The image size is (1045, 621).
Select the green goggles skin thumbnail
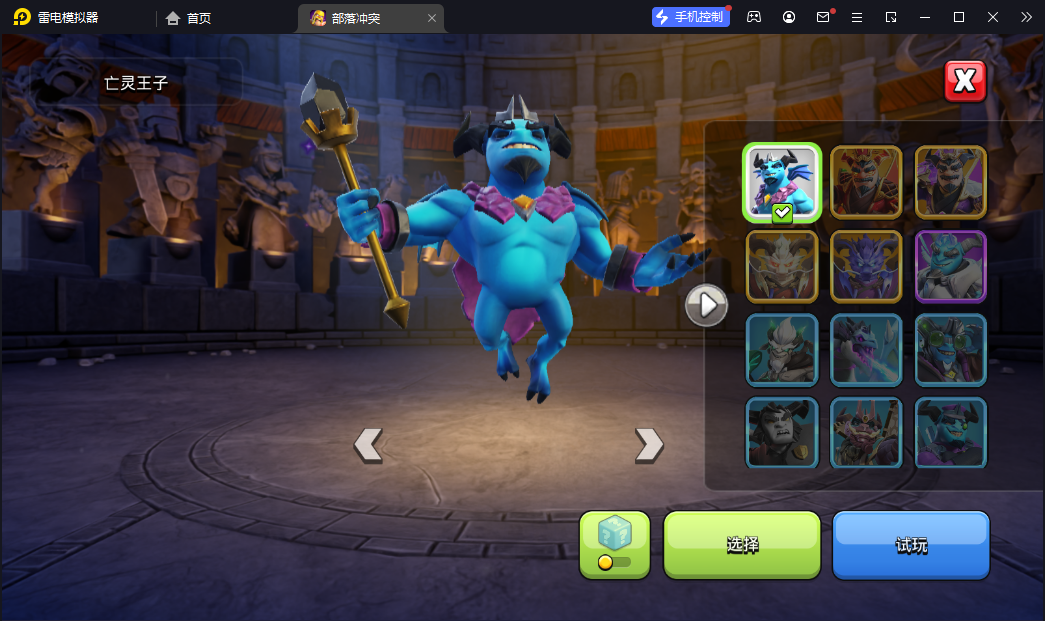(950, 350)
